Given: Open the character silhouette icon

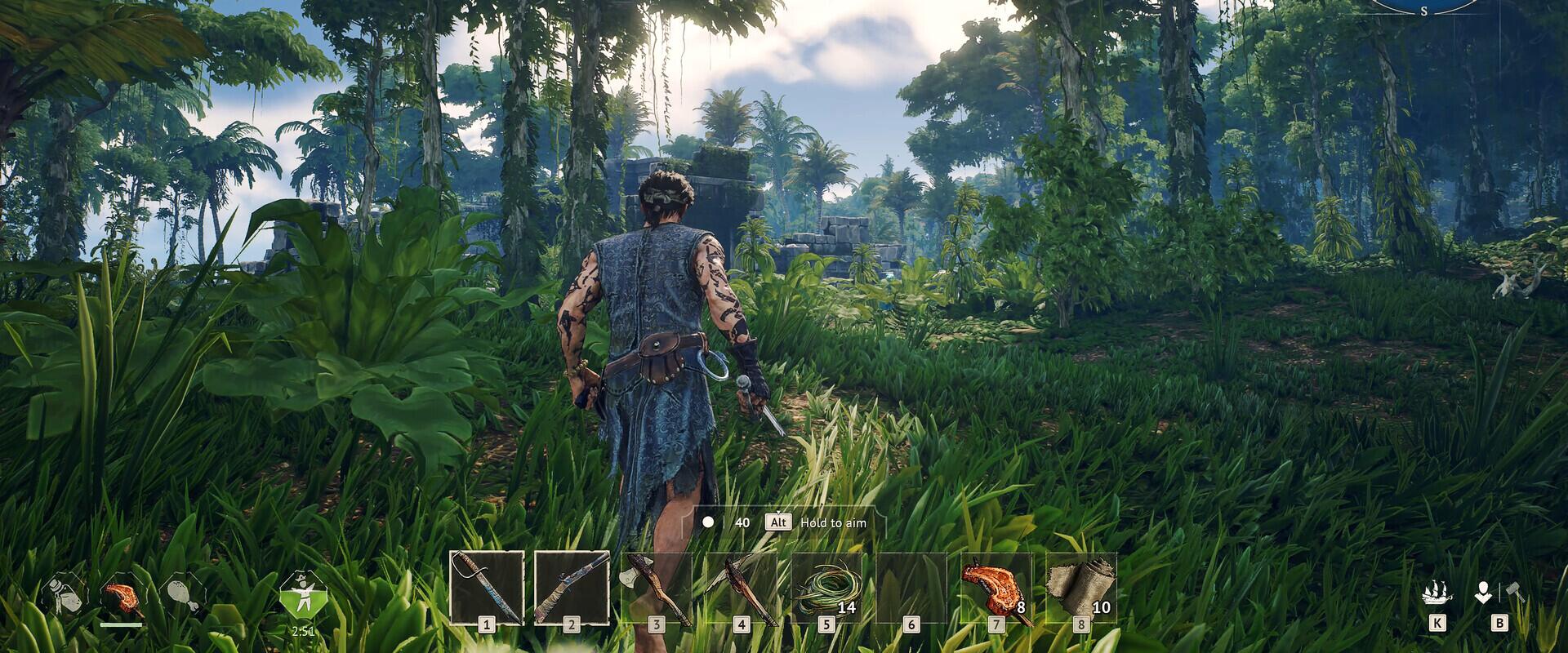Looking at the screenshot, I should click(1483, 593).
